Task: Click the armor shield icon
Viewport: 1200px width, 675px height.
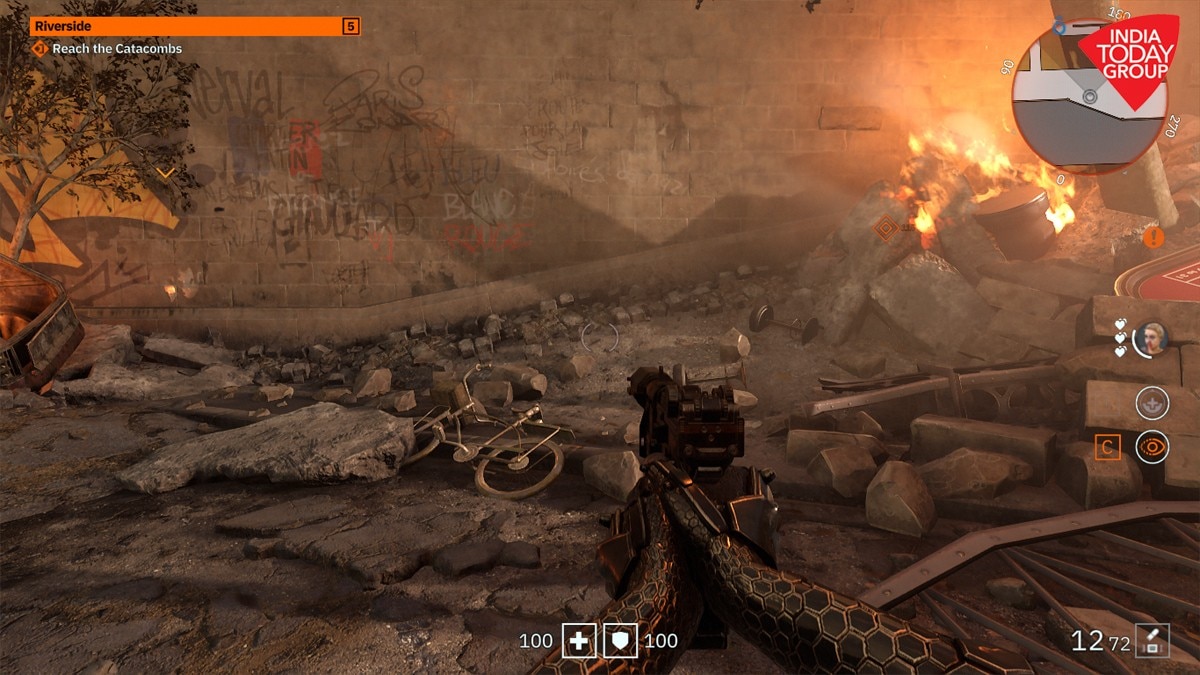Action: pyautogui.click(x=620, y=641)
